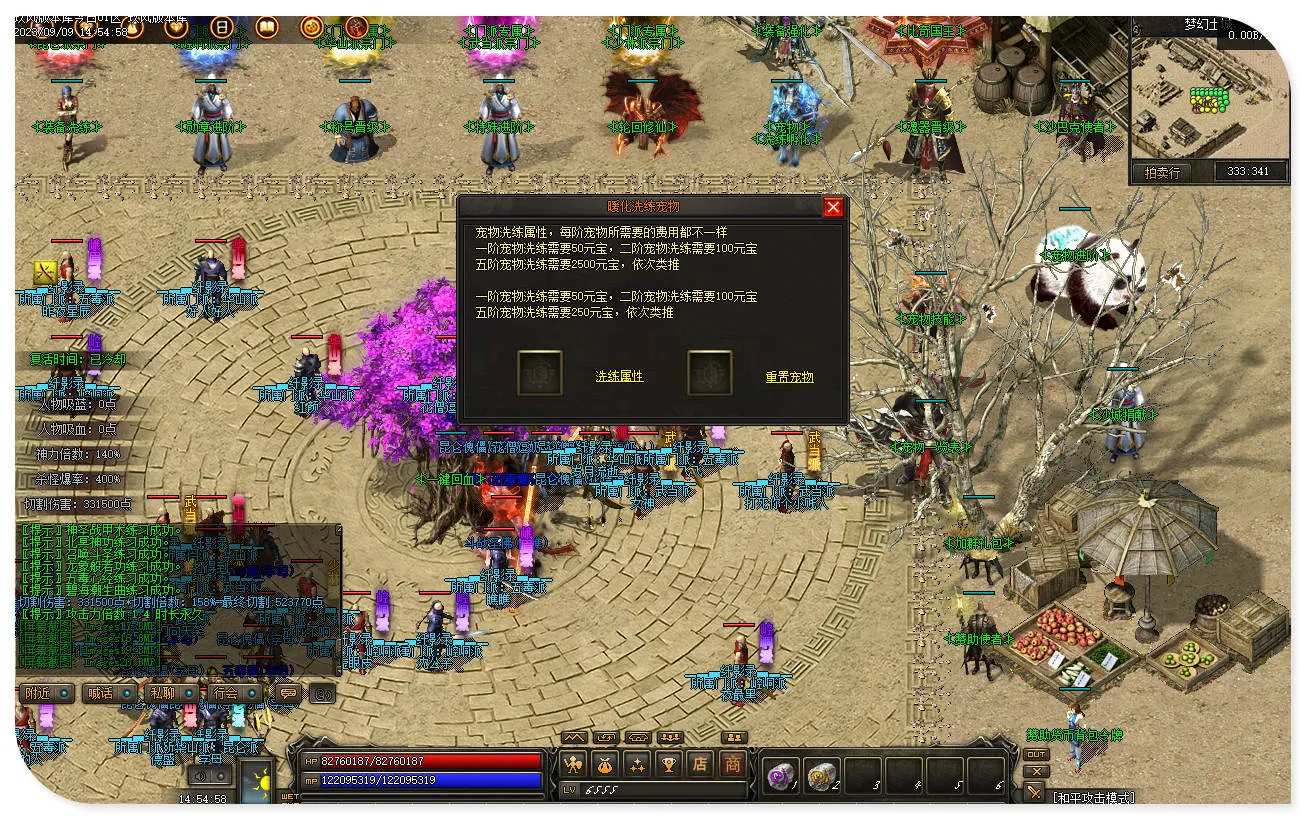1306x819 pixels.
Task: Click the OUT button
Action: pyautogui.click(x=1036, y=754)
